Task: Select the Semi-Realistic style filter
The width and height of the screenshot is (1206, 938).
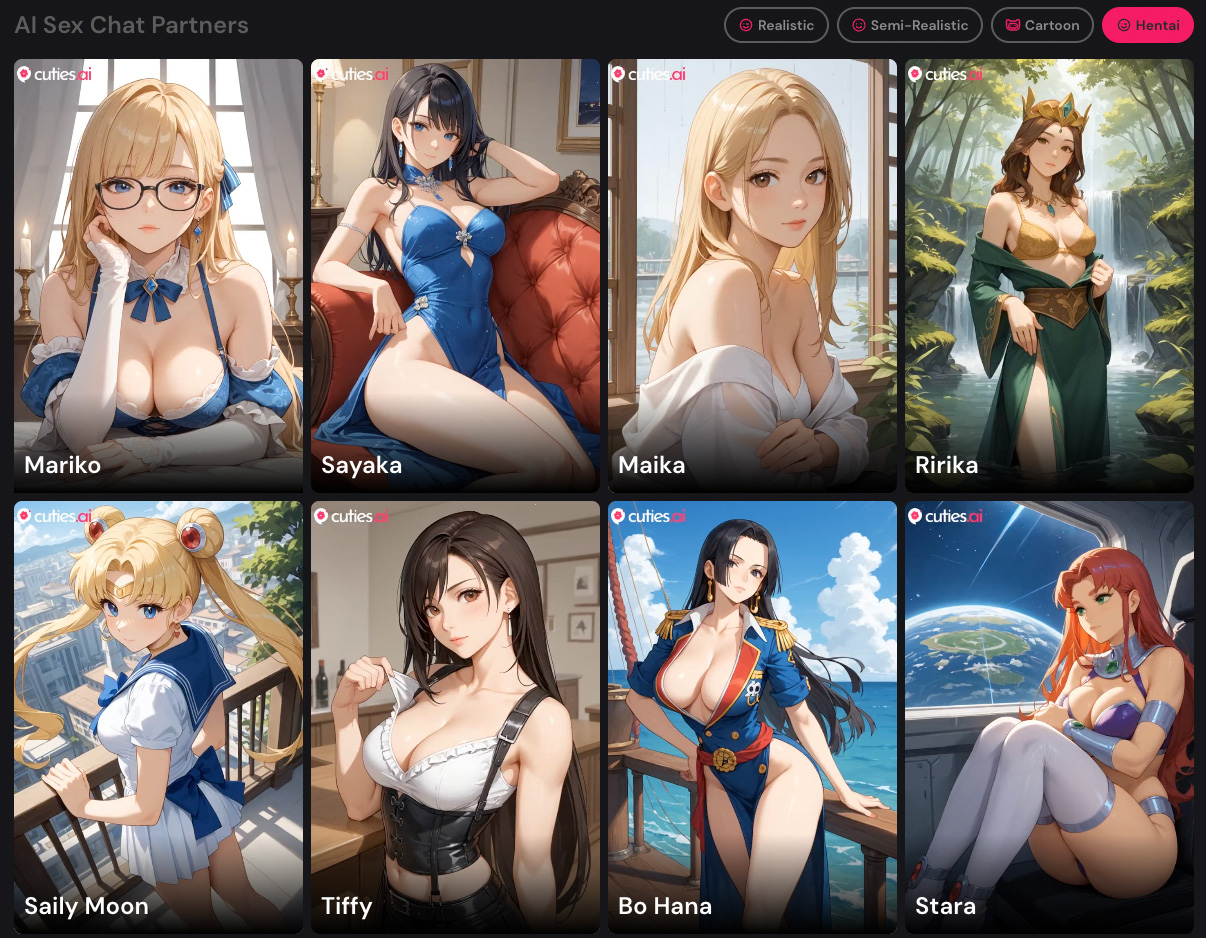Action: [909, 25]
